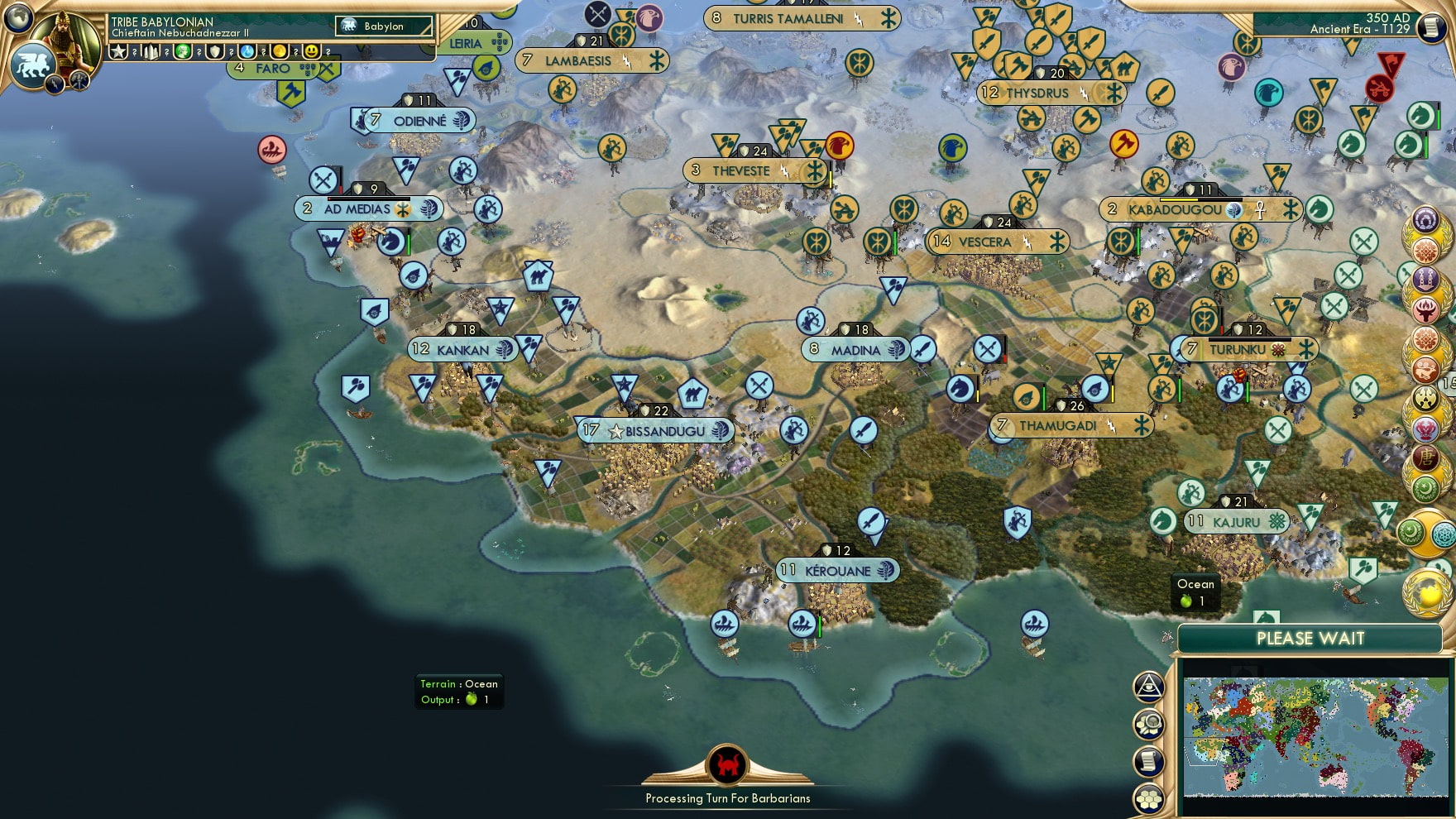Select the Tang dynasty medal on right edge
The image size is (1456, 819).
[1426, 457]
